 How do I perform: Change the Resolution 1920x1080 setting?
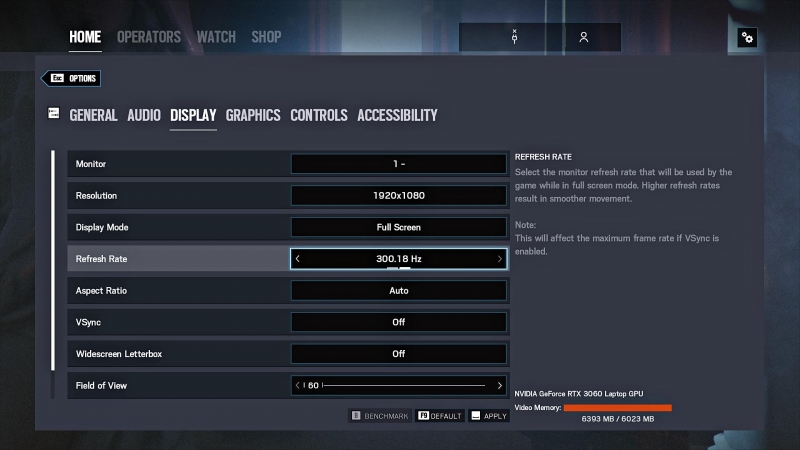[x=399, y=195]
